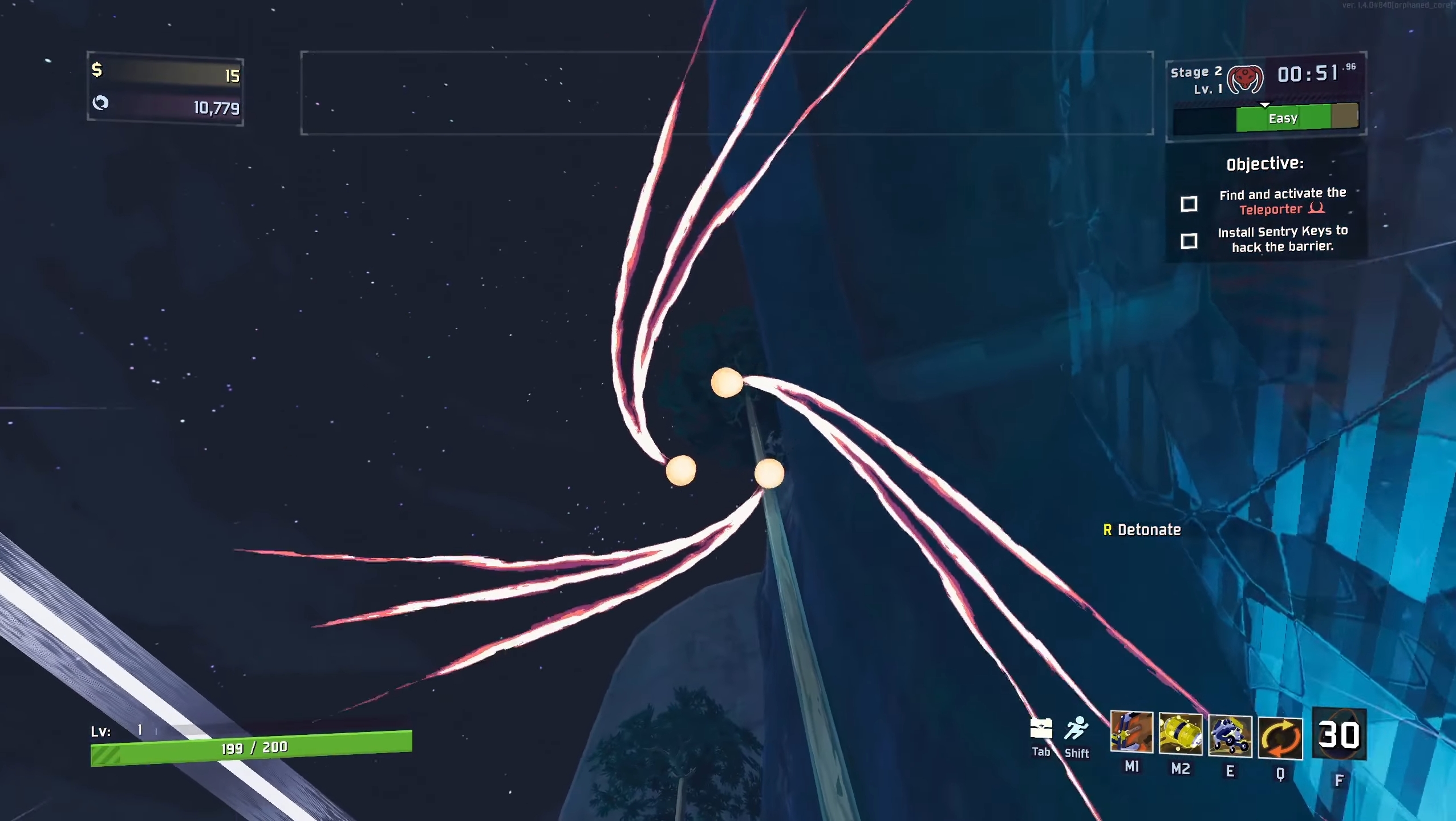Click the equipment slot showing 30
The height and width of the screenshot is (821, 1456).
(x=1339, y=734)
